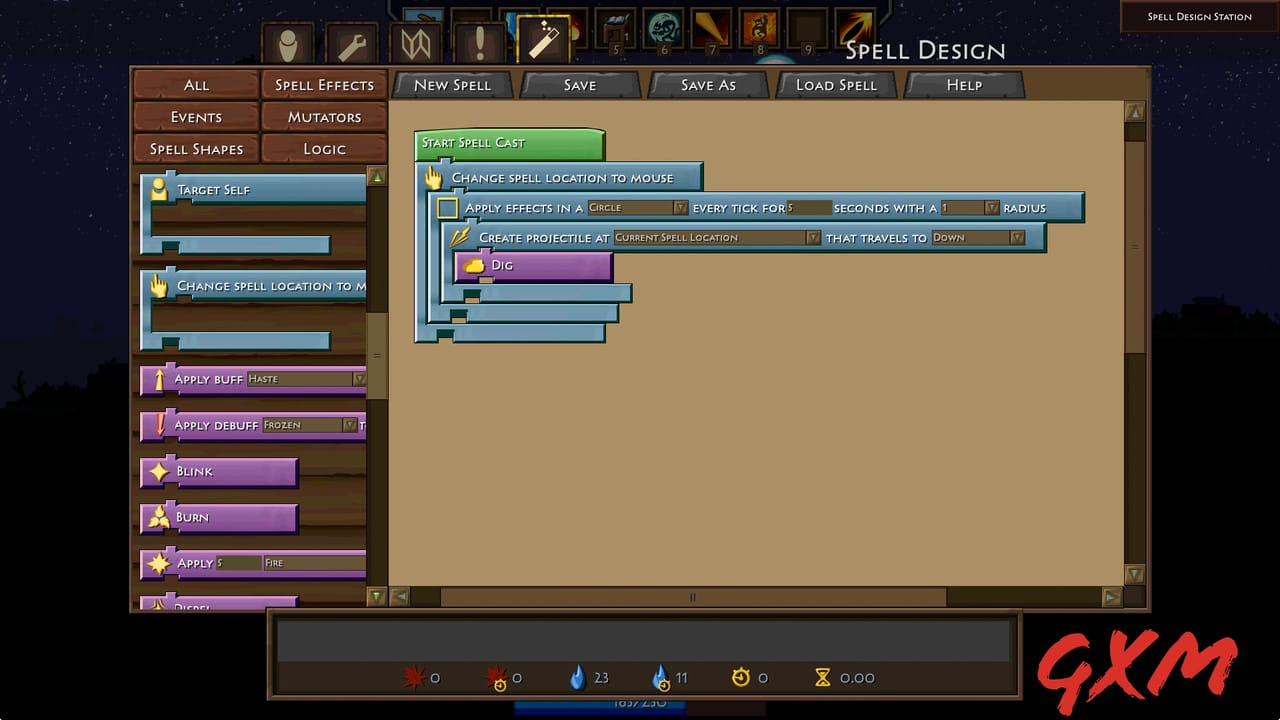Viewport: 1280px width, 720px height.
Task: Open the Down travel direction dropdown
Action: click(x=975, y=238)
